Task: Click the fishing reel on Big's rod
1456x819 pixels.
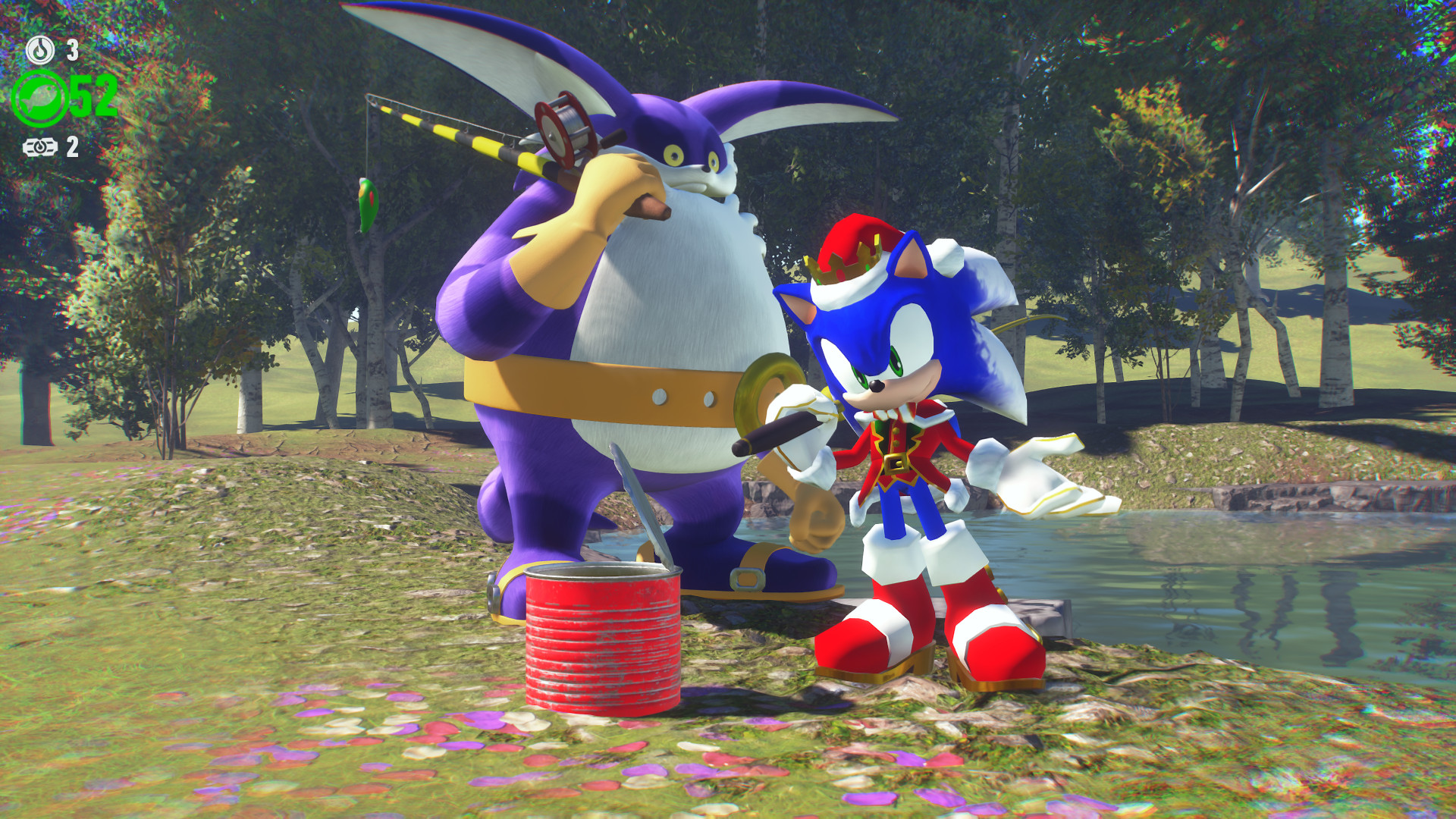Action: (x=561, y=129)
